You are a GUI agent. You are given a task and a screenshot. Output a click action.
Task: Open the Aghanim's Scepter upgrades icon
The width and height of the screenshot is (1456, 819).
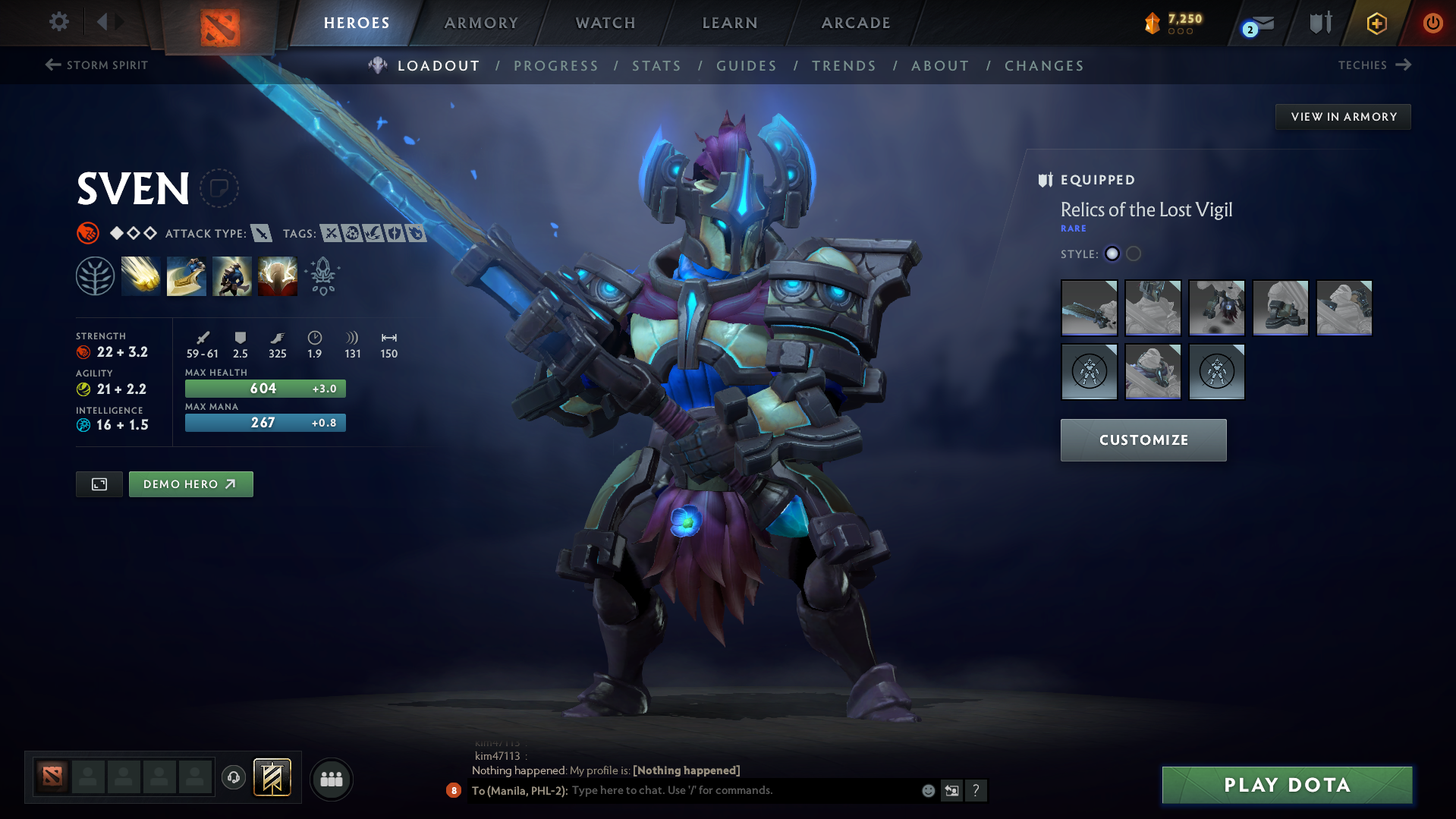pos(322,276)
